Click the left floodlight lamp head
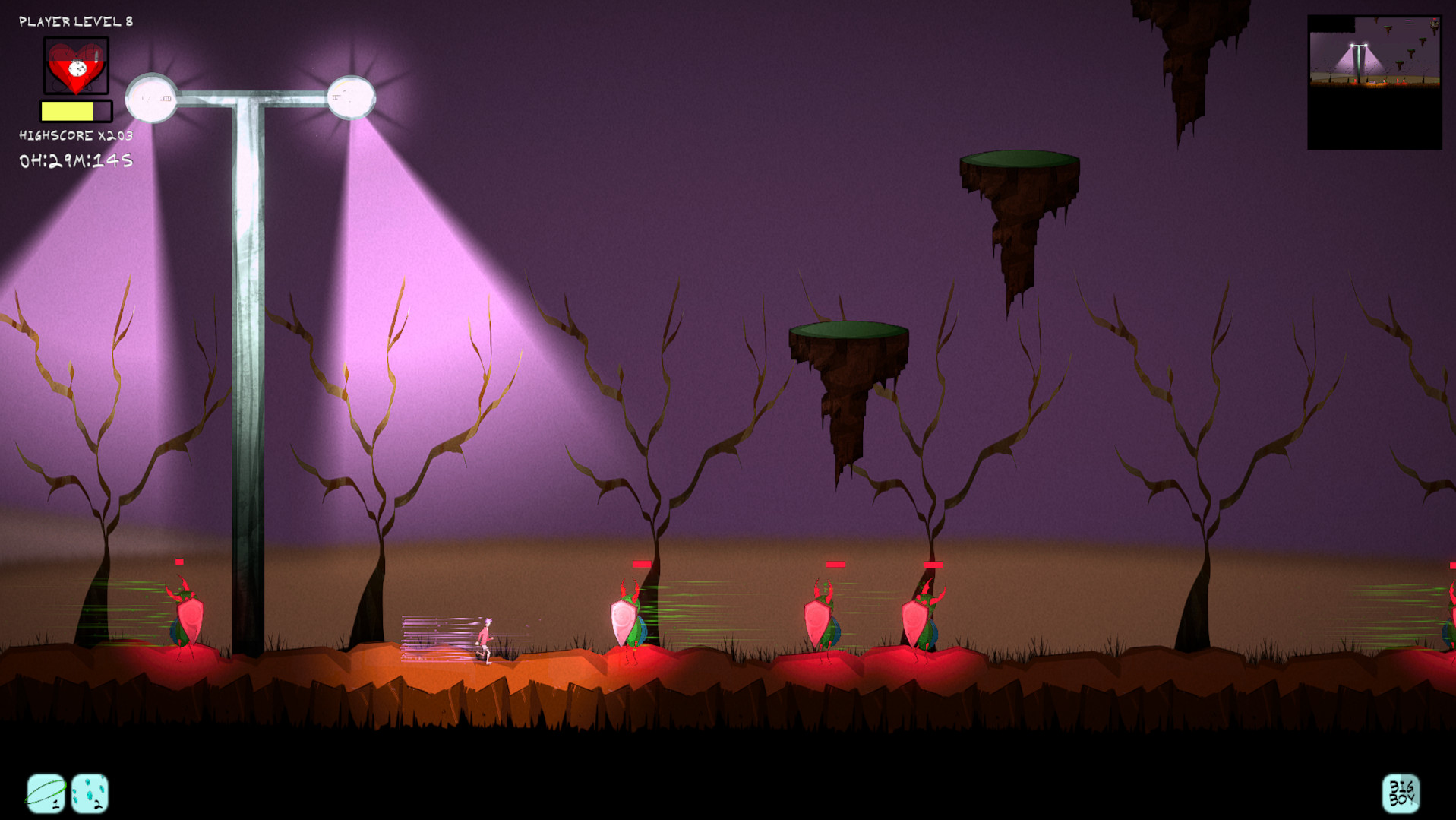 (152, 97)
